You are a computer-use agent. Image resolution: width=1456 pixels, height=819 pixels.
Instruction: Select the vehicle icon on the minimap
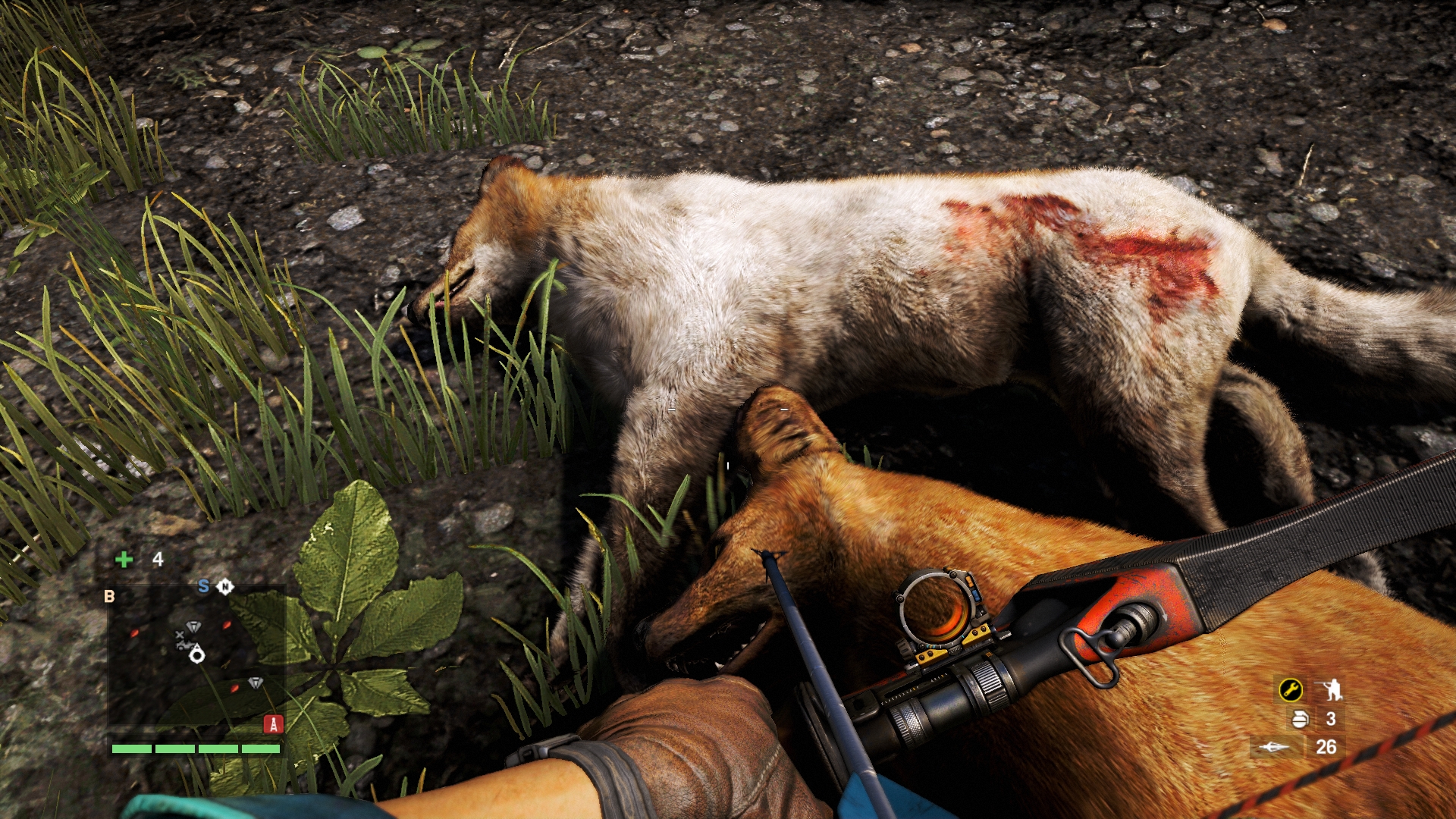coord(183,645)
